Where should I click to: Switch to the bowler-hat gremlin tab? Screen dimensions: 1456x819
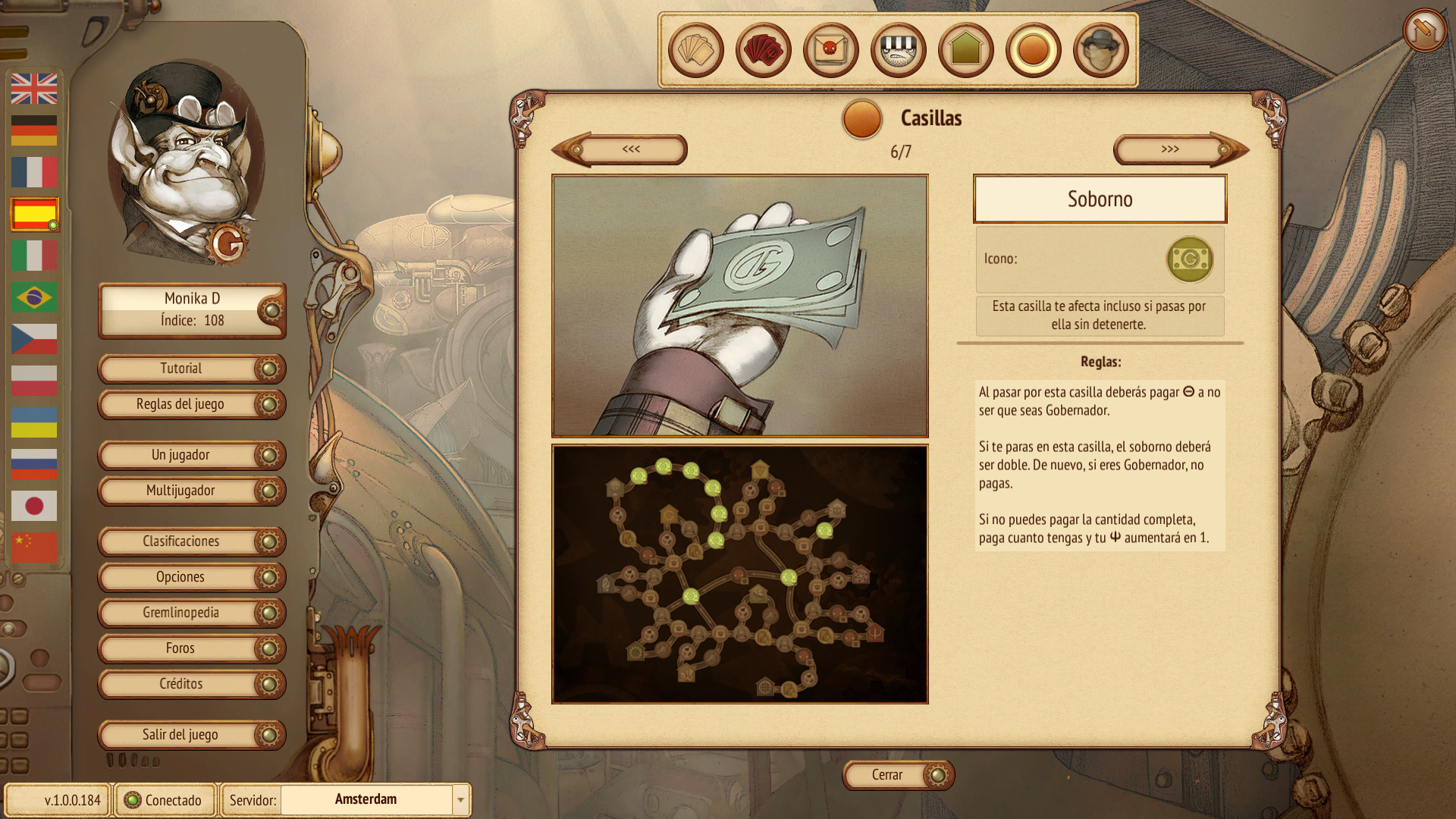[x=1100, y=51]
